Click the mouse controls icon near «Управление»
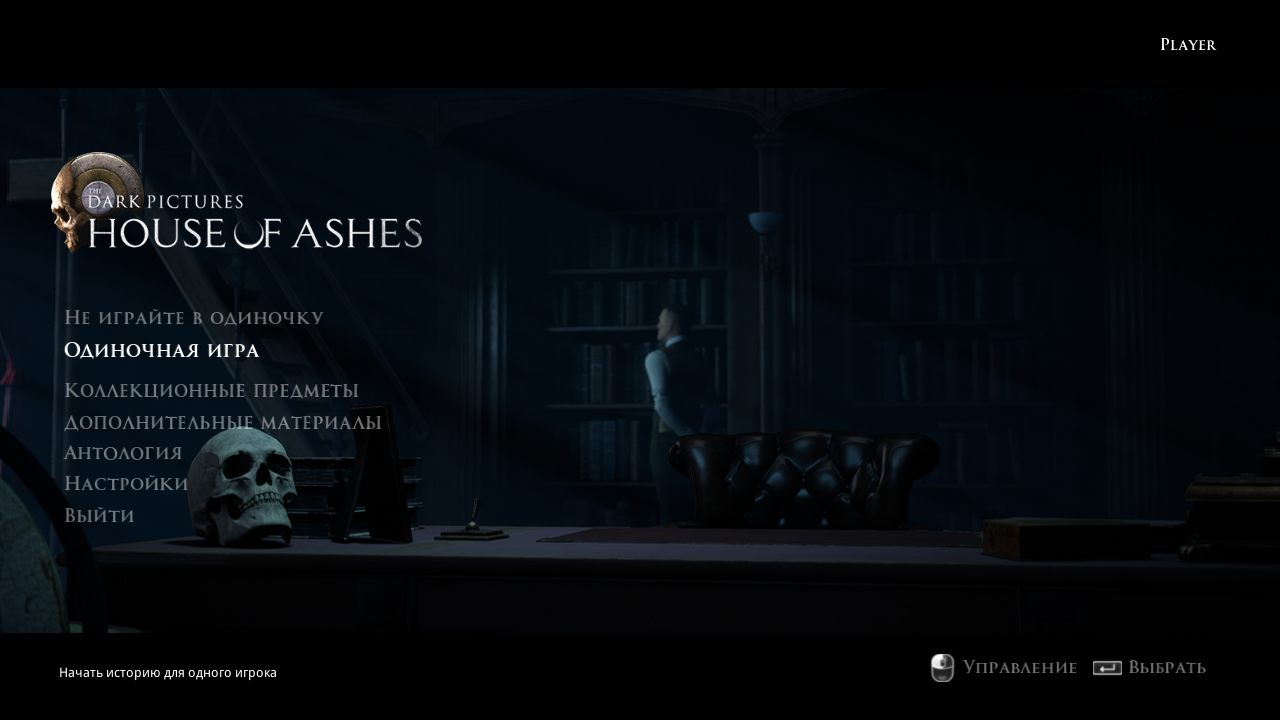The height and width of the screenshot is (720, 1280). (x=941, y=668)
